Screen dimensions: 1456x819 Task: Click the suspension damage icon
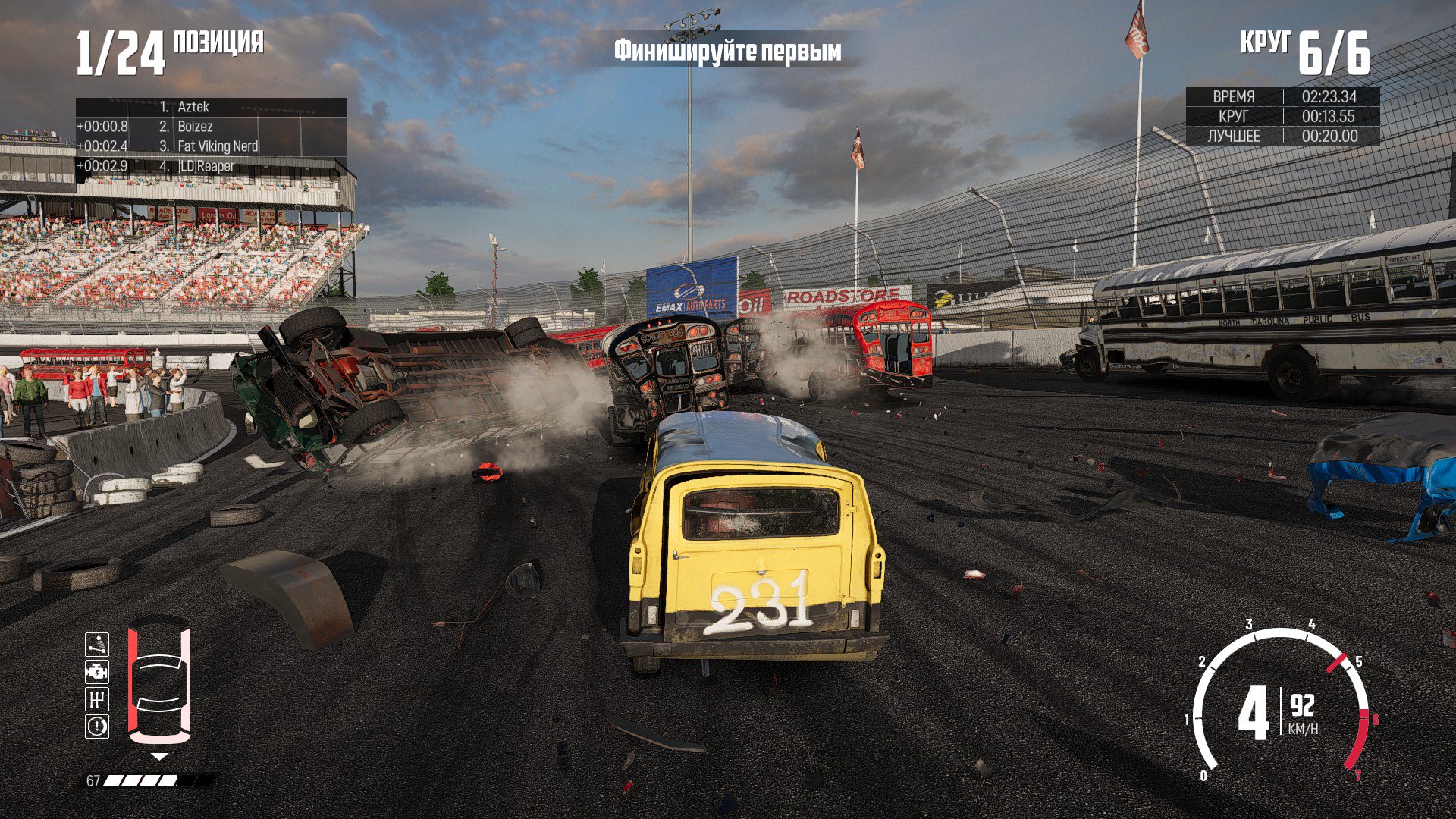(x=97, y=645)
